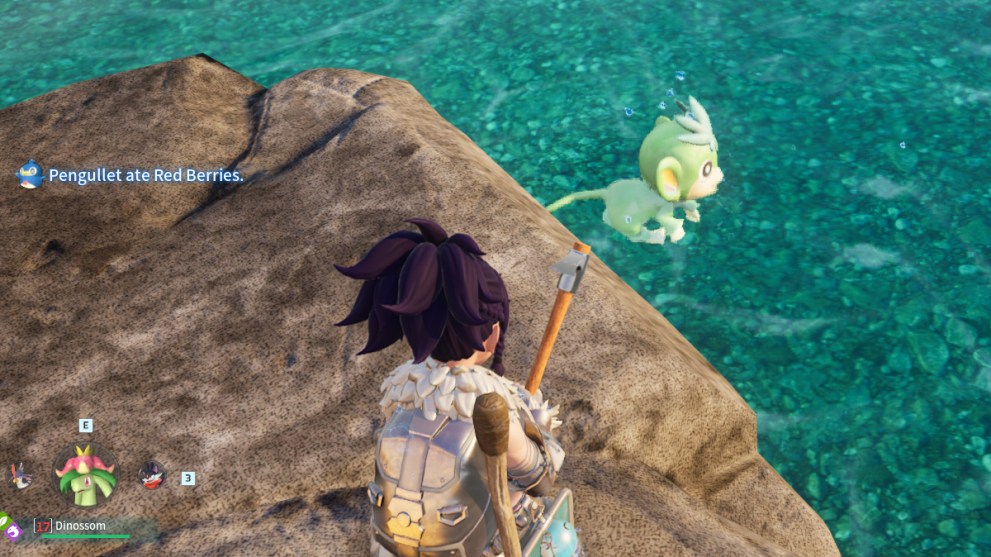Click the purple dragon element badge

point(13,531)
